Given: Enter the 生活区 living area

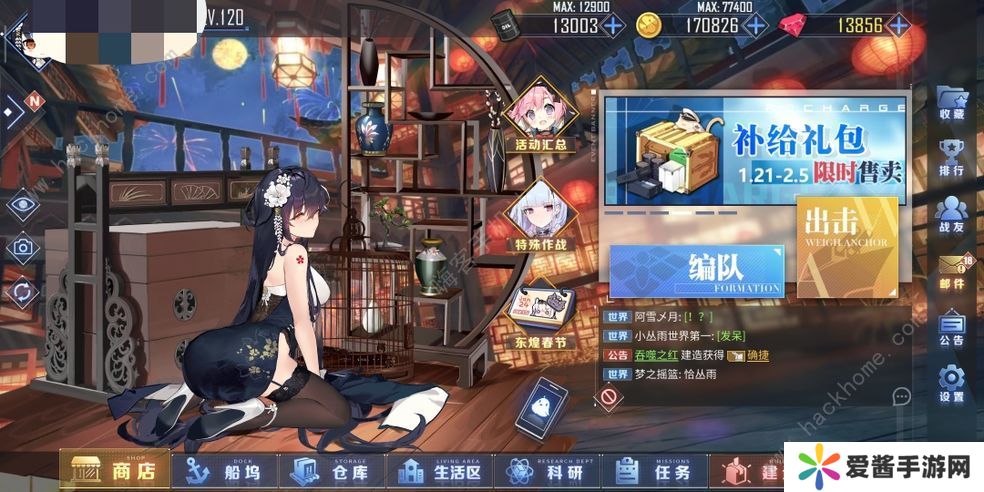Looking at the screenshot, I should pyautogui.click(x=440, y=472).
